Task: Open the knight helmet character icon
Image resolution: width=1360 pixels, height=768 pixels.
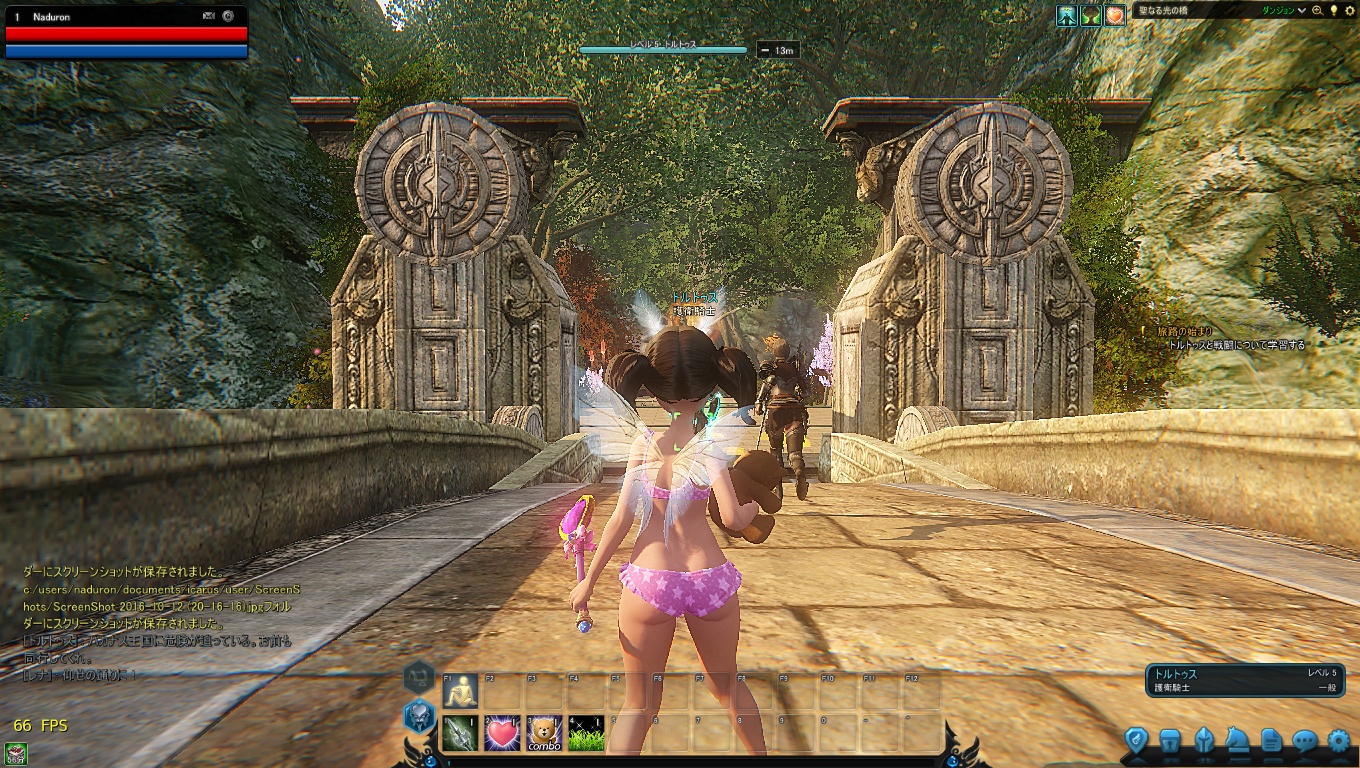Action: (1204, 741)
